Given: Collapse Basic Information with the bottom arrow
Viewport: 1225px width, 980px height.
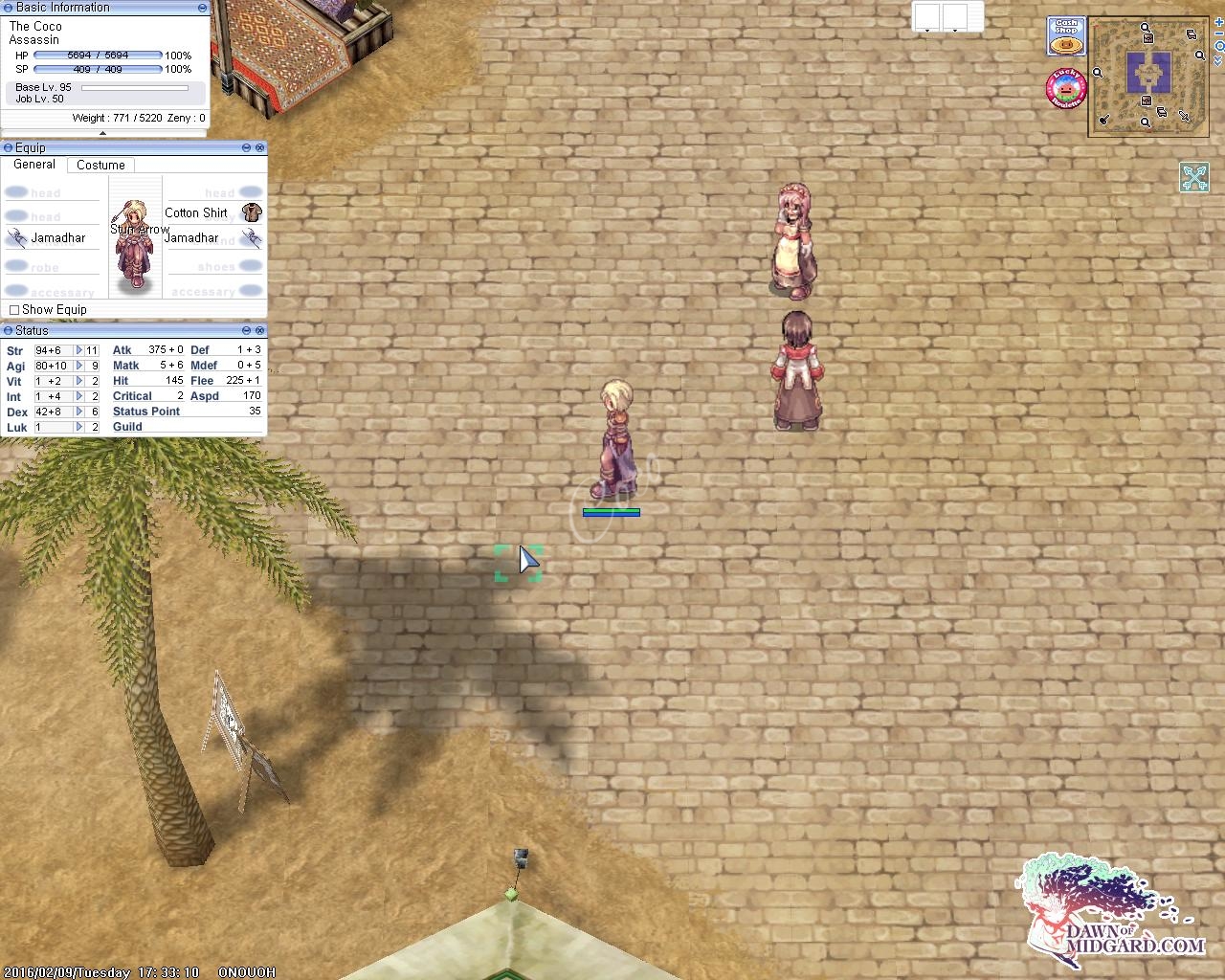Looking at the screenshot, I should 104,133.
